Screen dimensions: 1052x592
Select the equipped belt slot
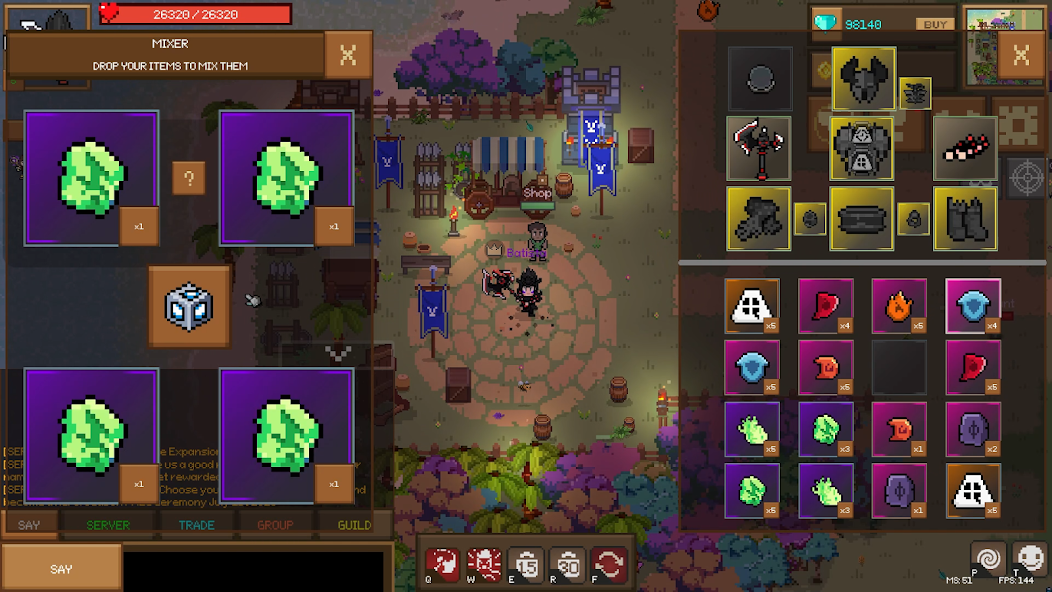pos(862,218)
